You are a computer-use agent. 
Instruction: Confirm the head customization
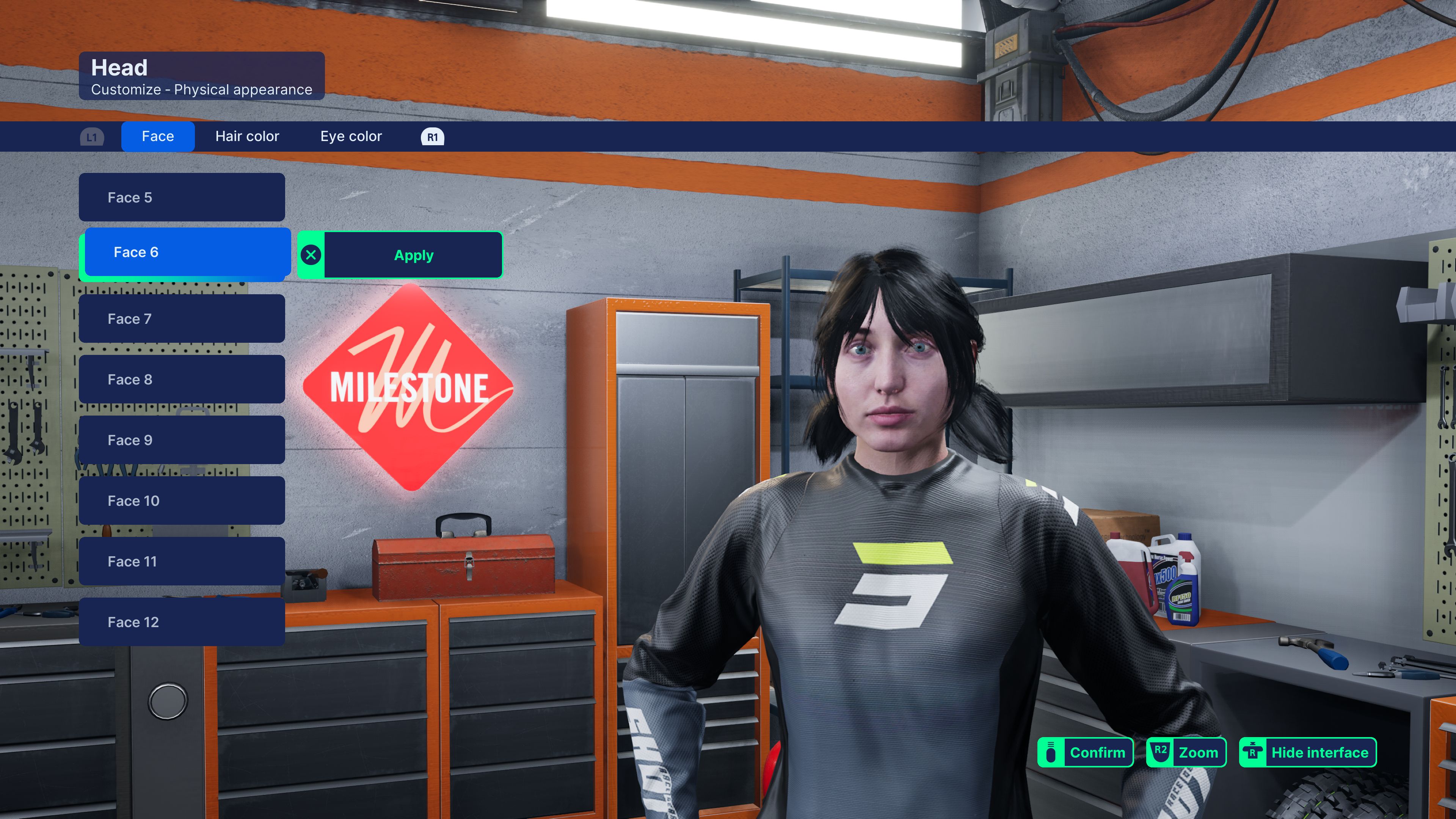coord(1085,752)
